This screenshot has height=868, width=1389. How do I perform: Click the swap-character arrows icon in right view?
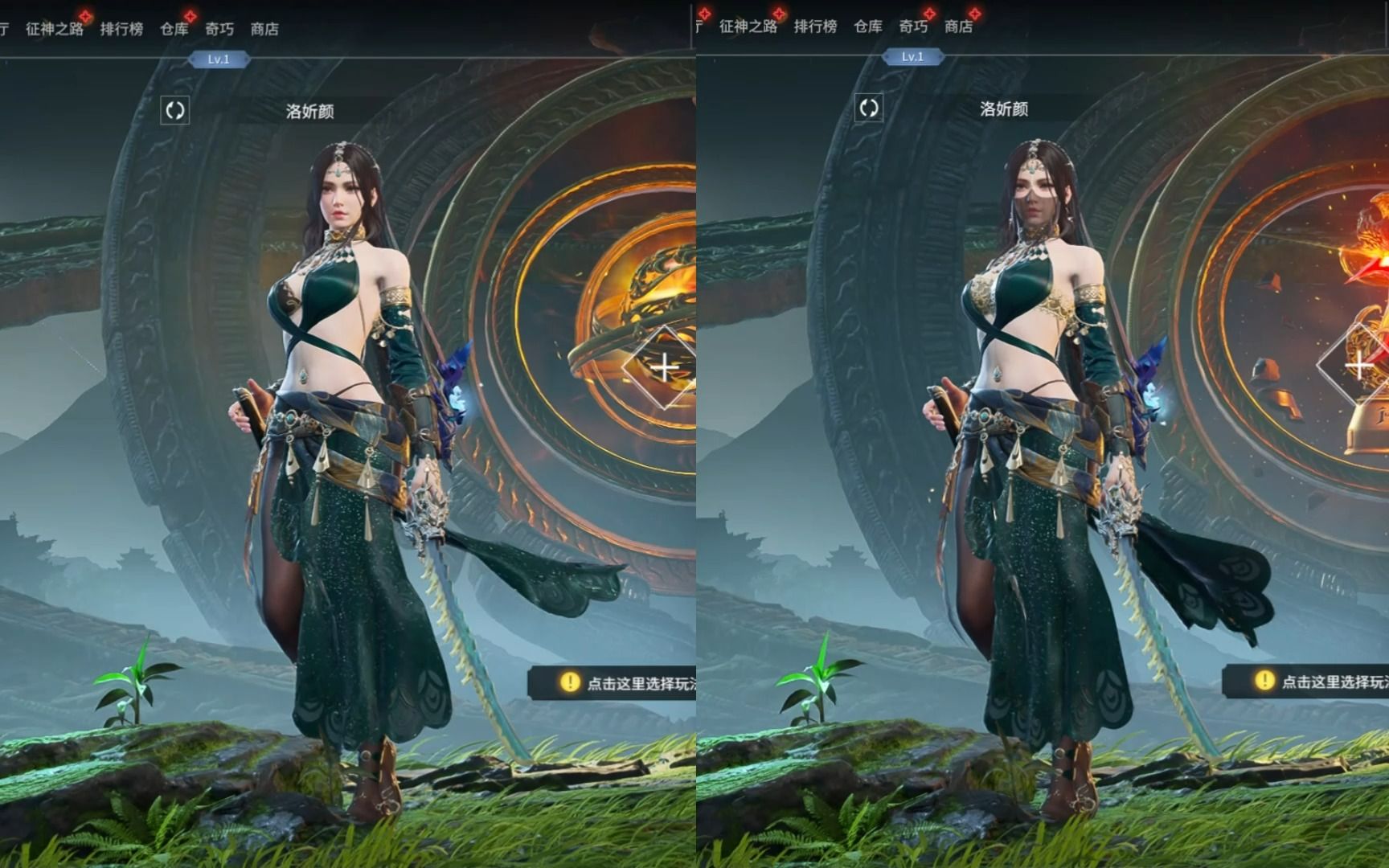tap(868, 108)
